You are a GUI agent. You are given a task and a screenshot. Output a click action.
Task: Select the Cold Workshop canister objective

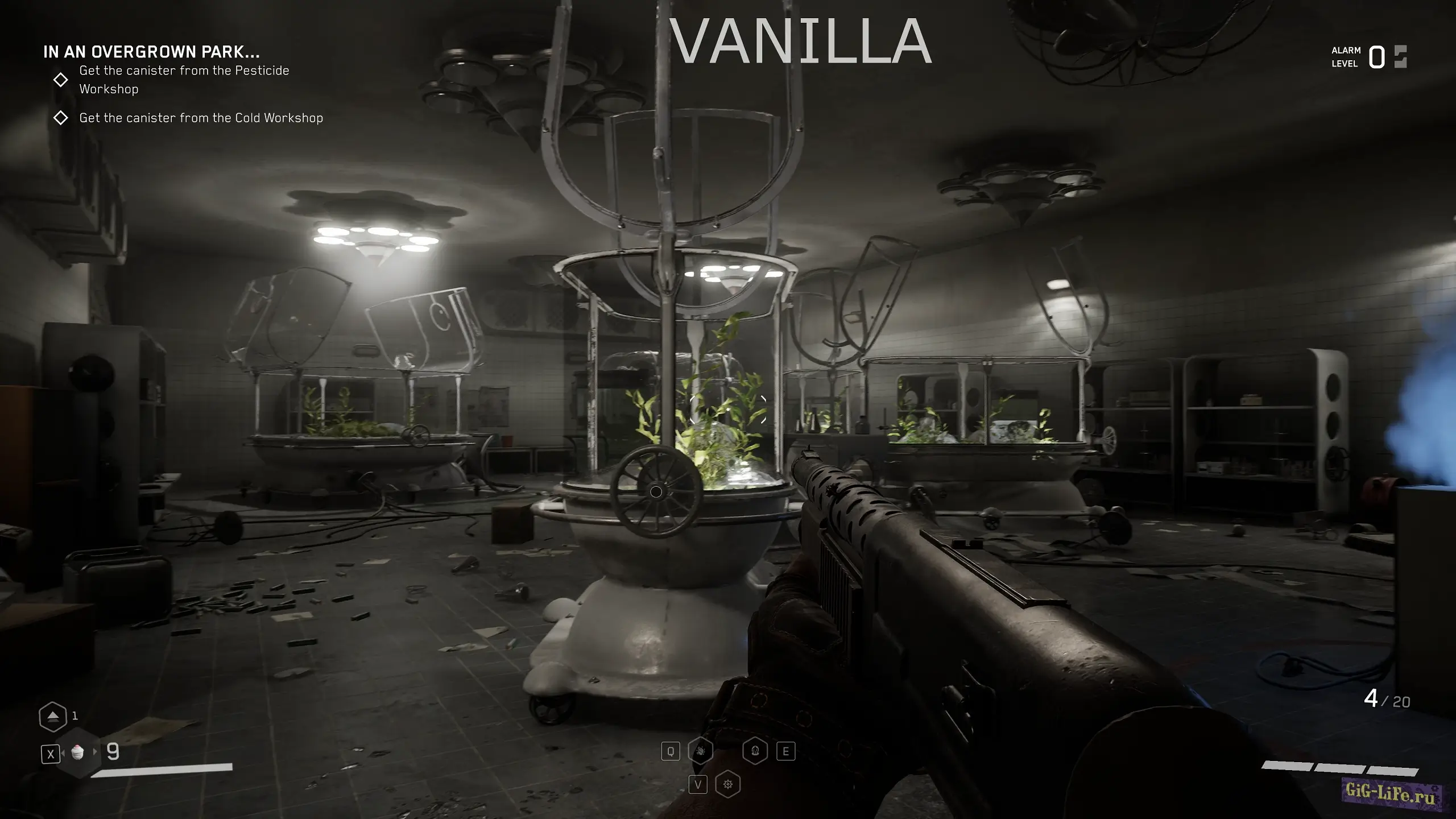tap(201, 118)
